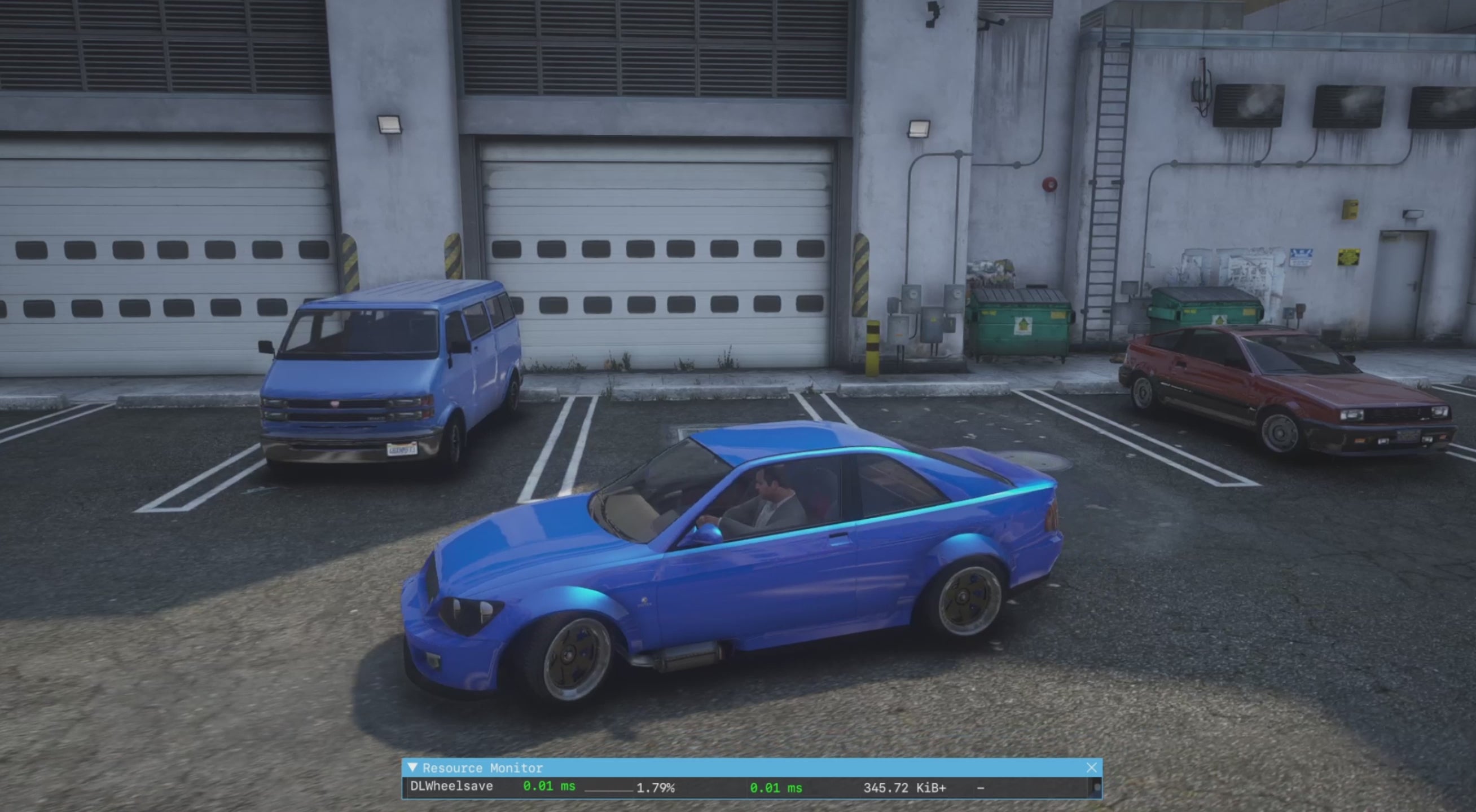Click the green 0.01 ms CPU value
The image size is (1476, 812).
tap(548, 787)
